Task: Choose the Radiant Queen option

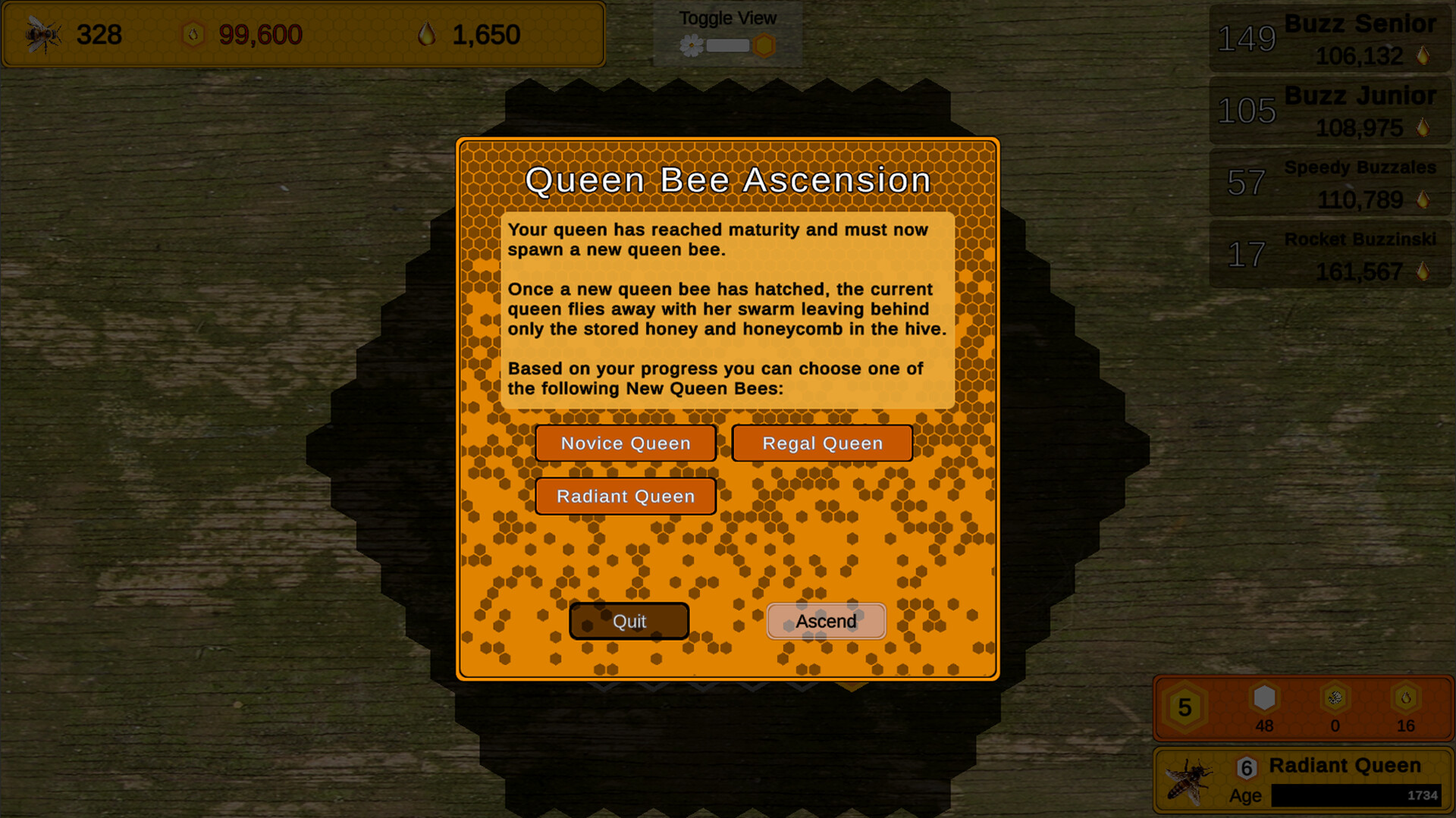Action: point(626,497)
